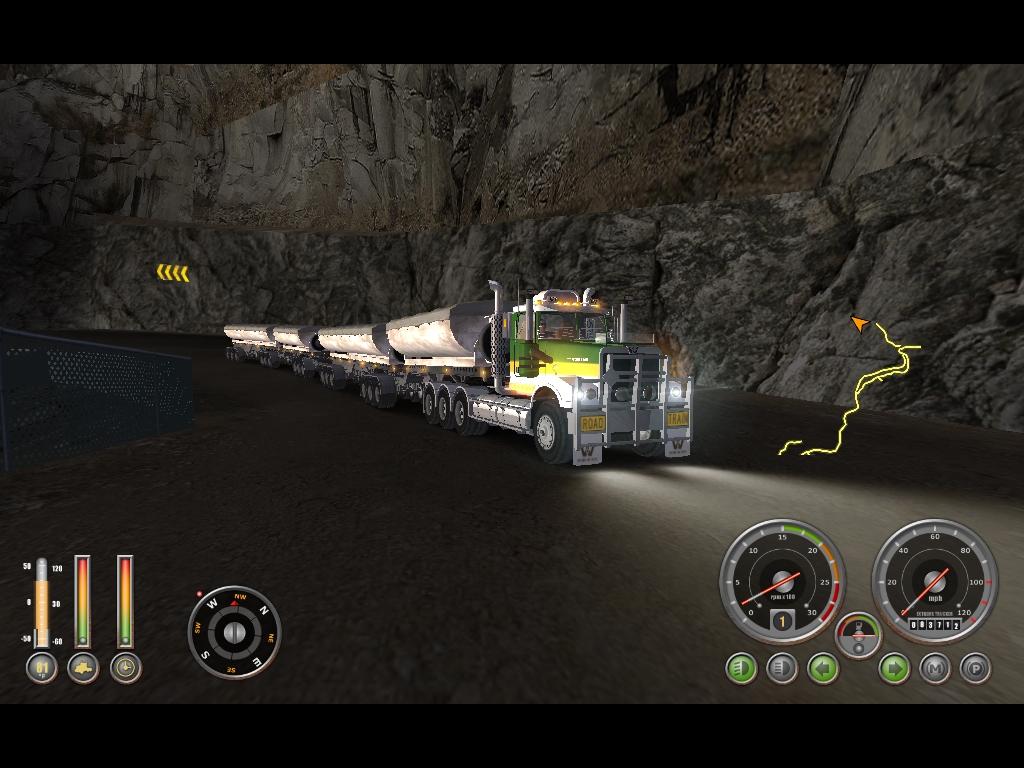Click the compass dial
Image resolution: width=1024 pixels, height=768 pixels.
[x=234, y=632]
